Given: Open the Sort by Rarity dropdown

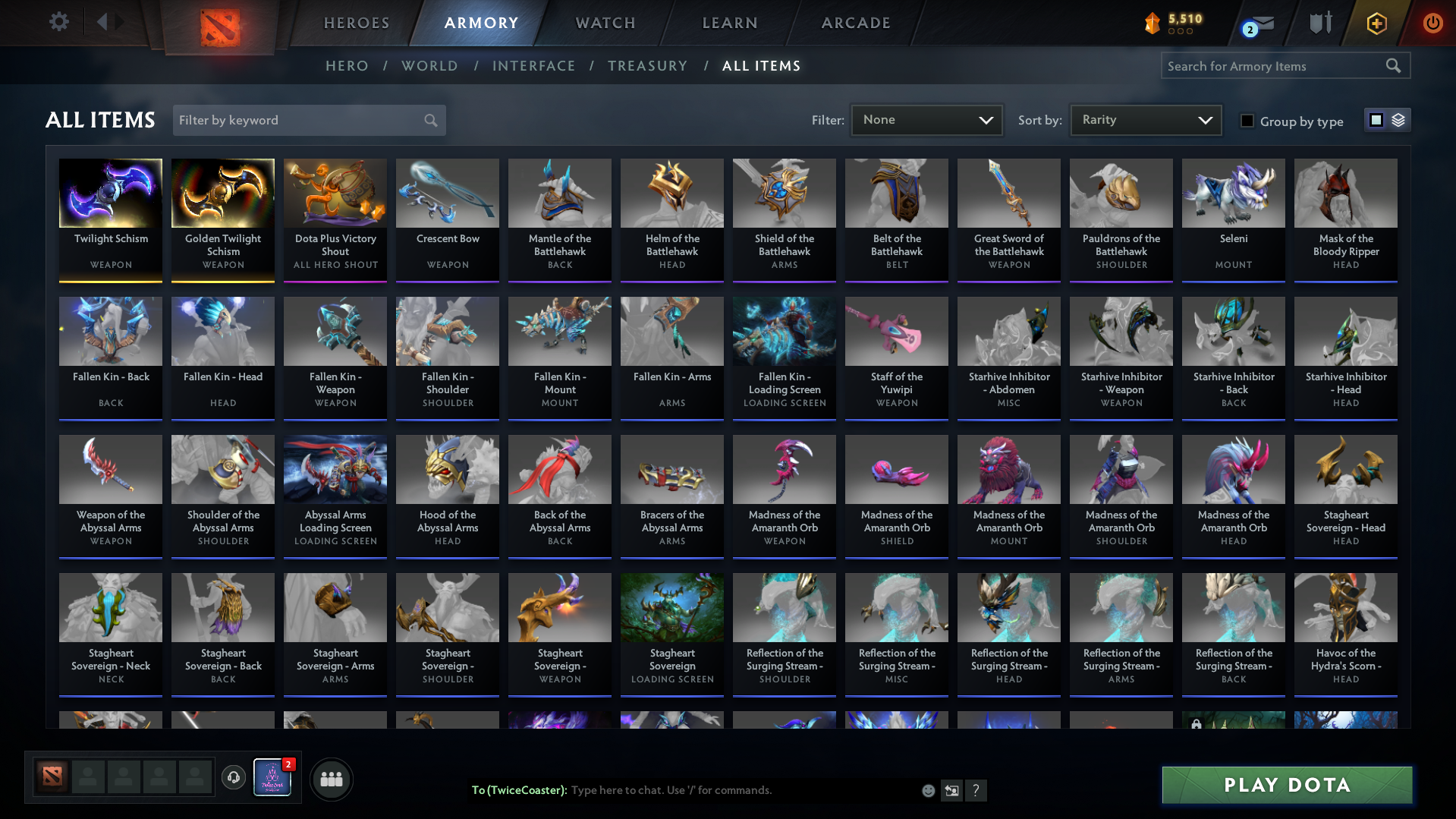Looking at the screenshot, I should tap(1144, 119).
